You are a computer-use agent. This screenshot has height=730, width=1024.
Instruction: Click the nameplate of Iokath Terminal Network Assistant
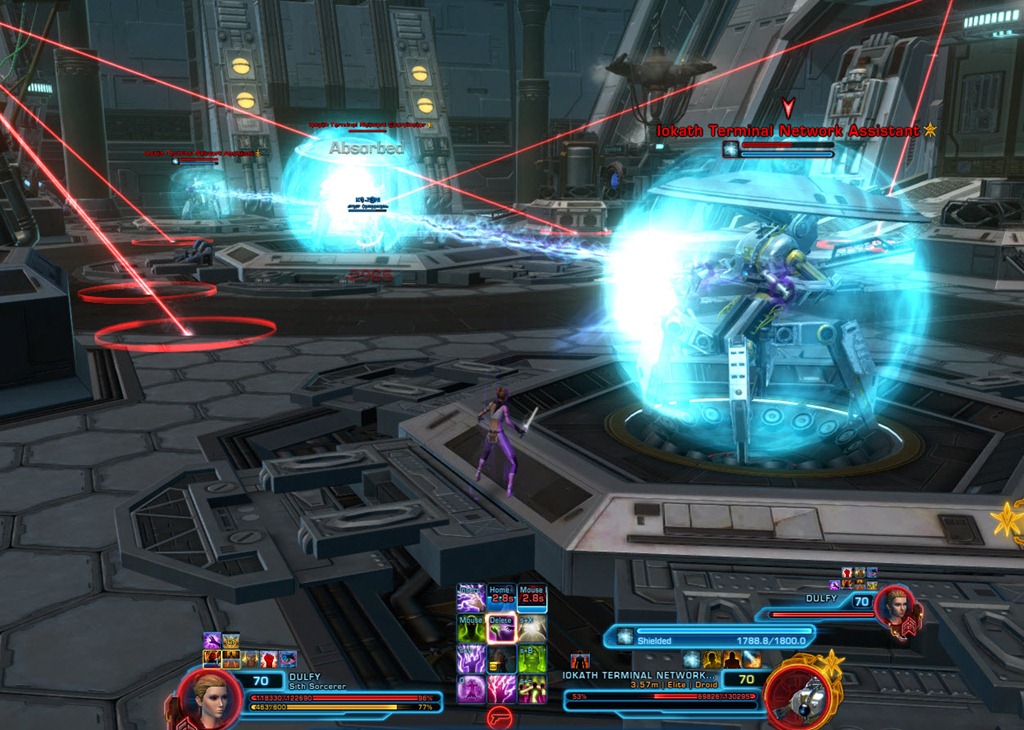click(x=790, y=131)
